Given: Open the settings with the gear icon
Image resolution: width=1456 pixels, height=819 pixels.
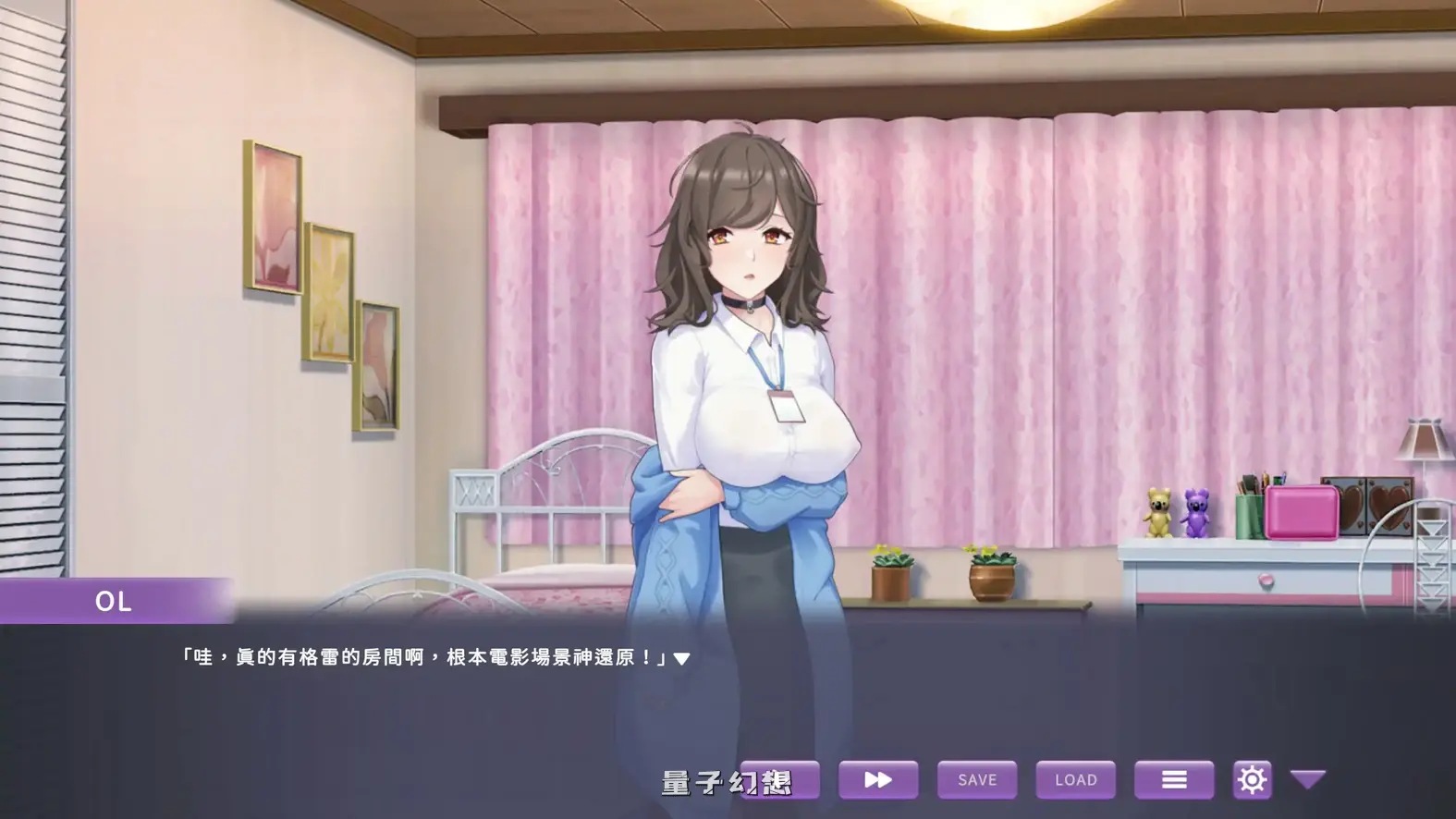Looking at the screenshot, I should tap(1251, 779).
